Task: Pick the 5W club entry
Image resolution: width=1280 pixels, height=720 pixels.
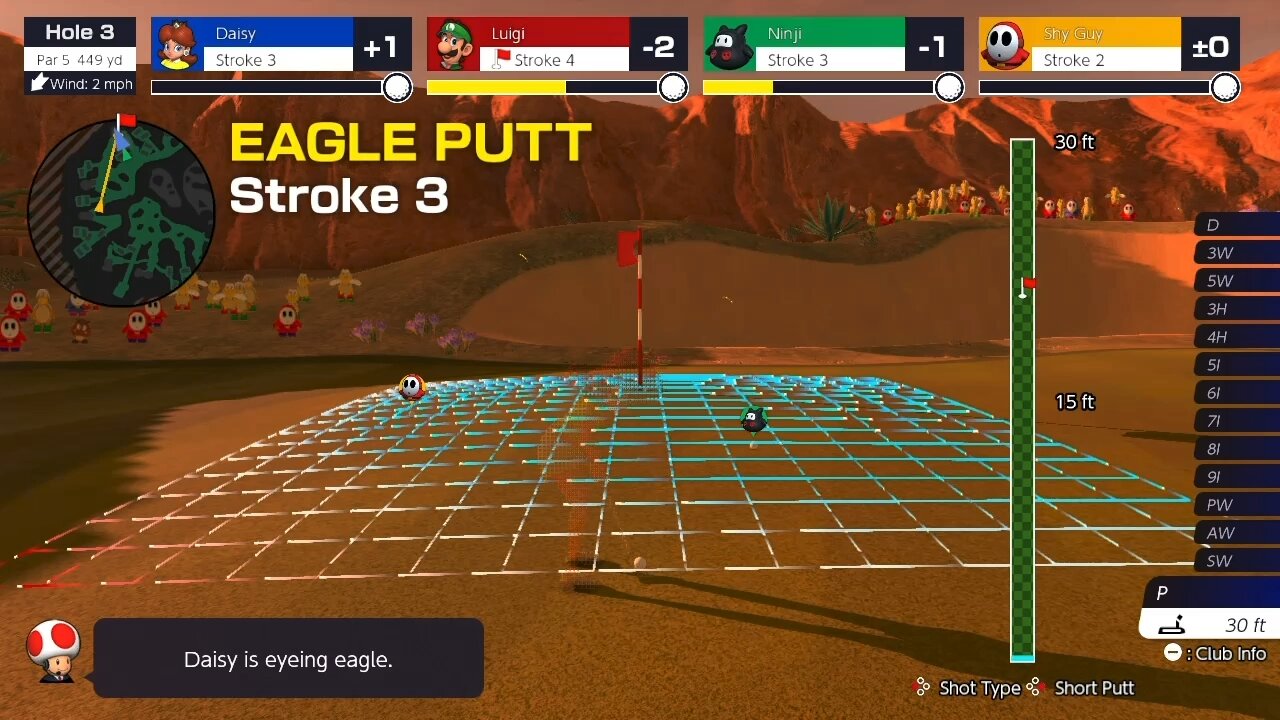Action: [x=1236, y=281]
